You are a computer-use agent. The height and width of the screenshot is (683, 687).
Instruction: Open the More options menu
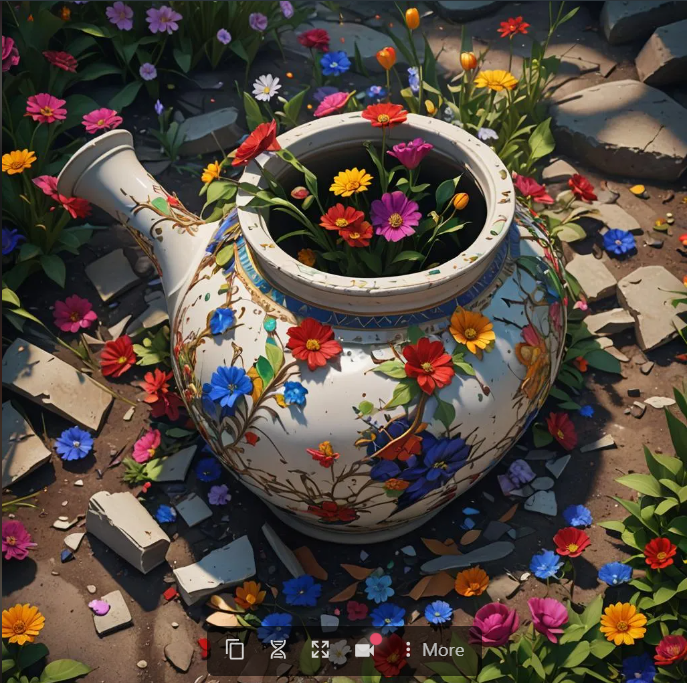pos(435,649)
